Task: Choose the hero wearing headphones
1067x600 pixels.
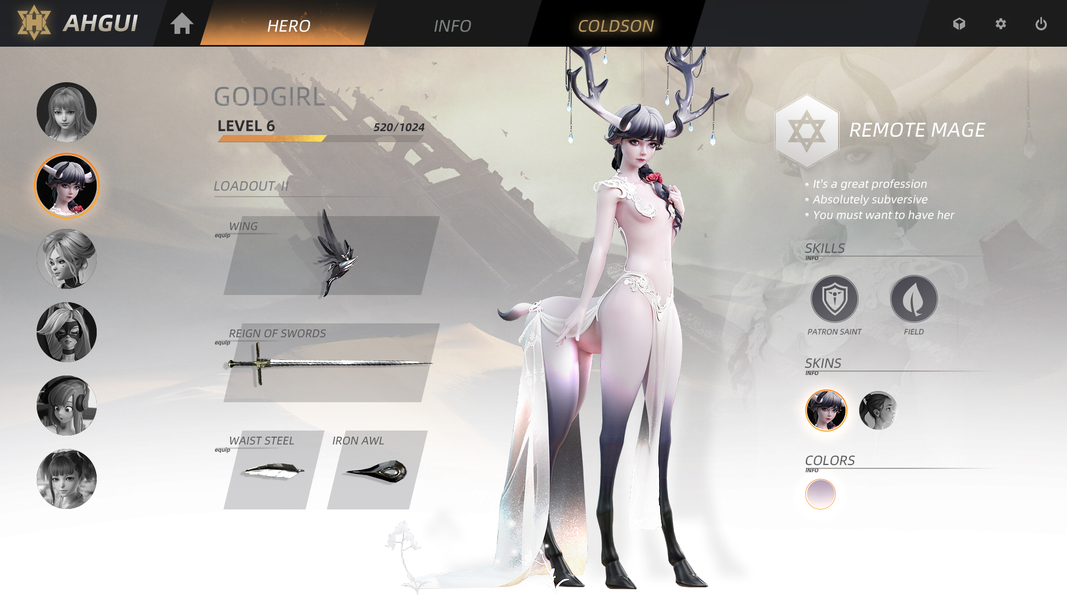Action: click(67, 405)
